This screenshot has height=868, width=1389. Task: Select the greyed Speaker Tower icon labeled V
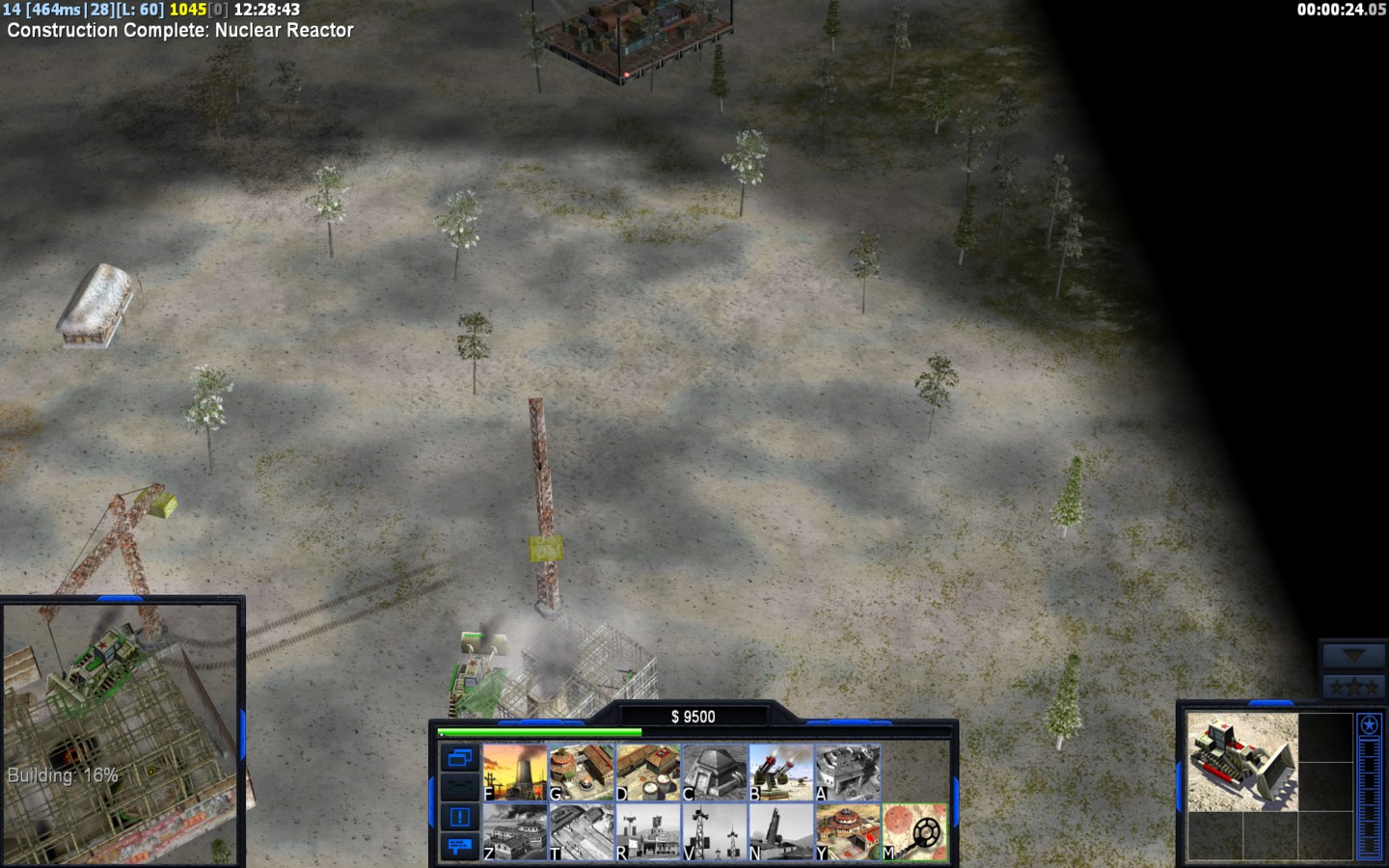click(715, 832)
